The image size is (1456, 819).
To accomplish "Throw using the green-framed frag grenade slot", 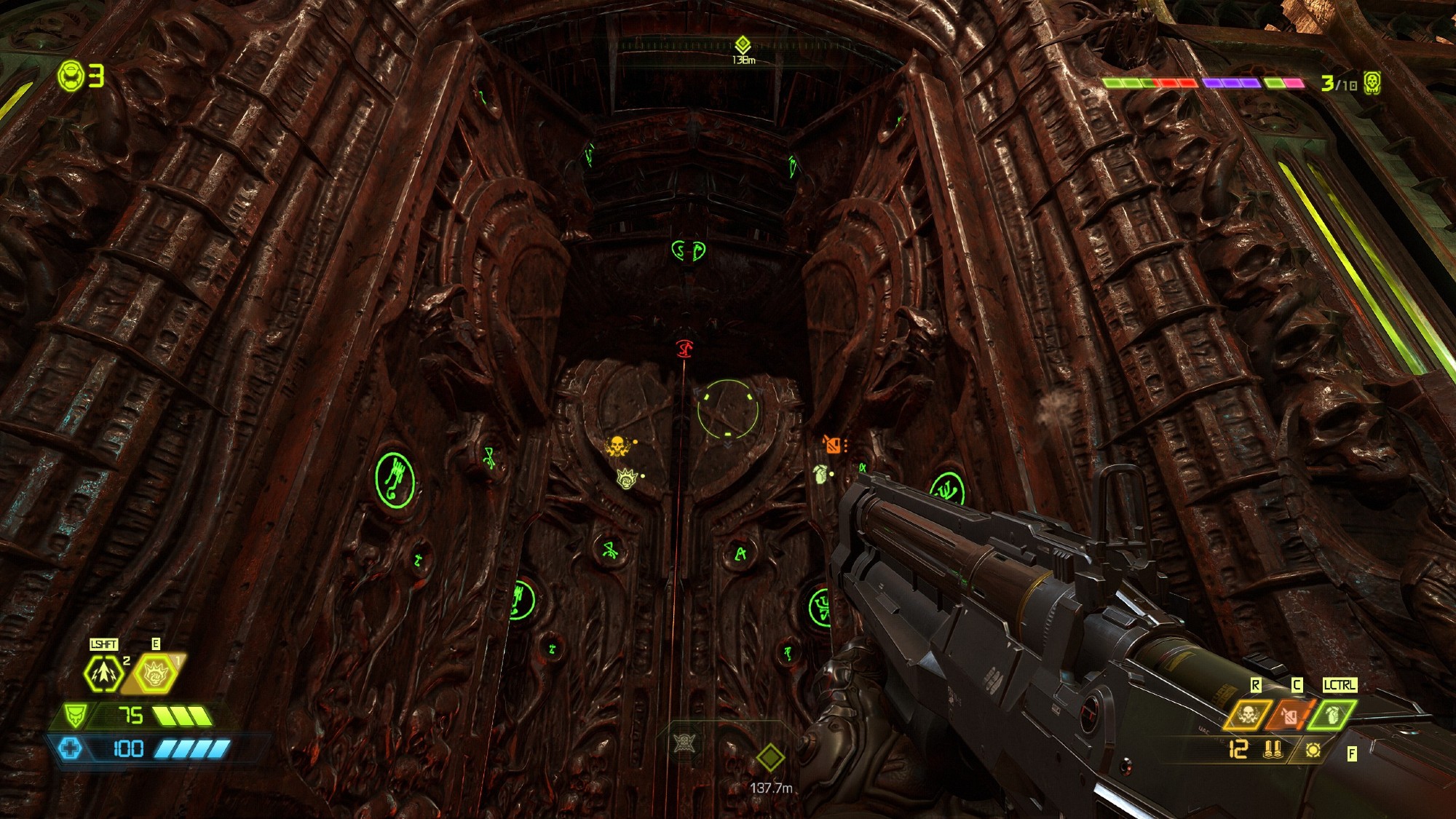I will (x=1332, y=715).
